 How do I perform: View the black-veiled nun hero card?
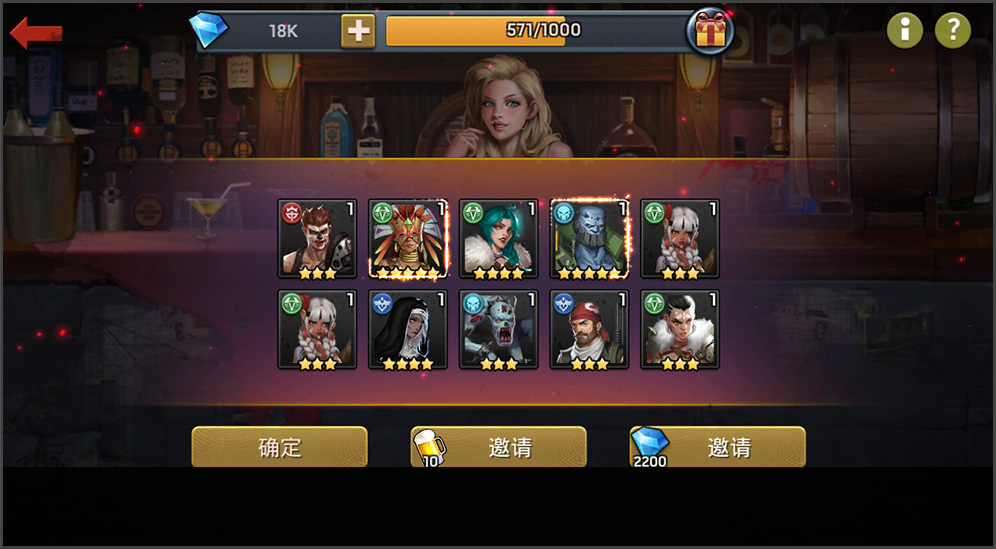coord(408,330)
